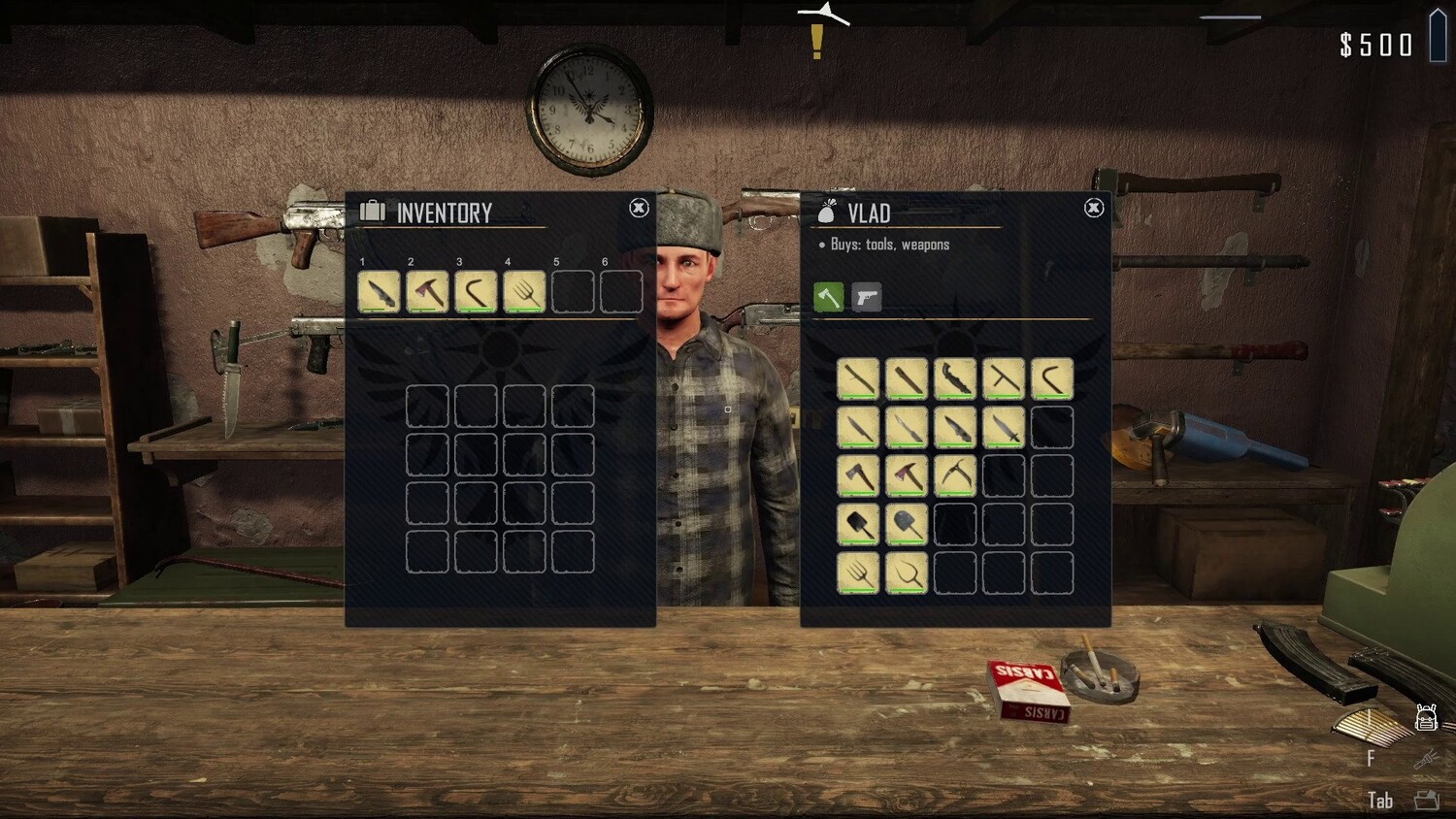
Task: Select the serrated curved machete in shop
Action: [955, 378]
